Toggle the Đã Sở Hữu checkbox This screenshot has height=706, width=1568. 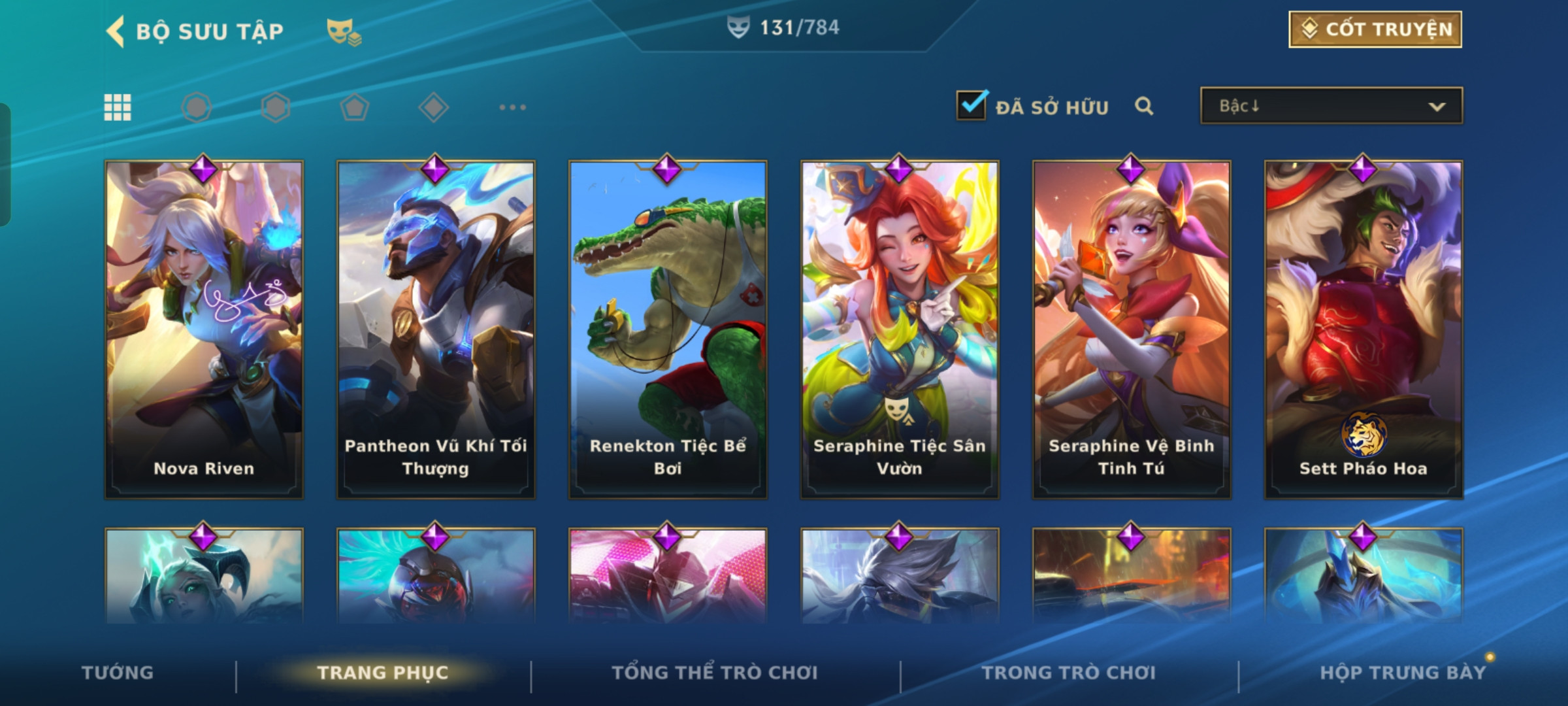point(972,105)
